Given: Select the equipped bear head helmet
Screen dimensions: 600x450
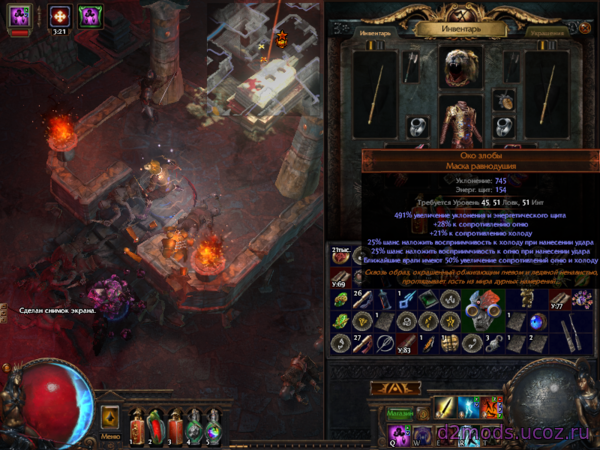Looking at the screenshot, I should [x=461, y=65].
